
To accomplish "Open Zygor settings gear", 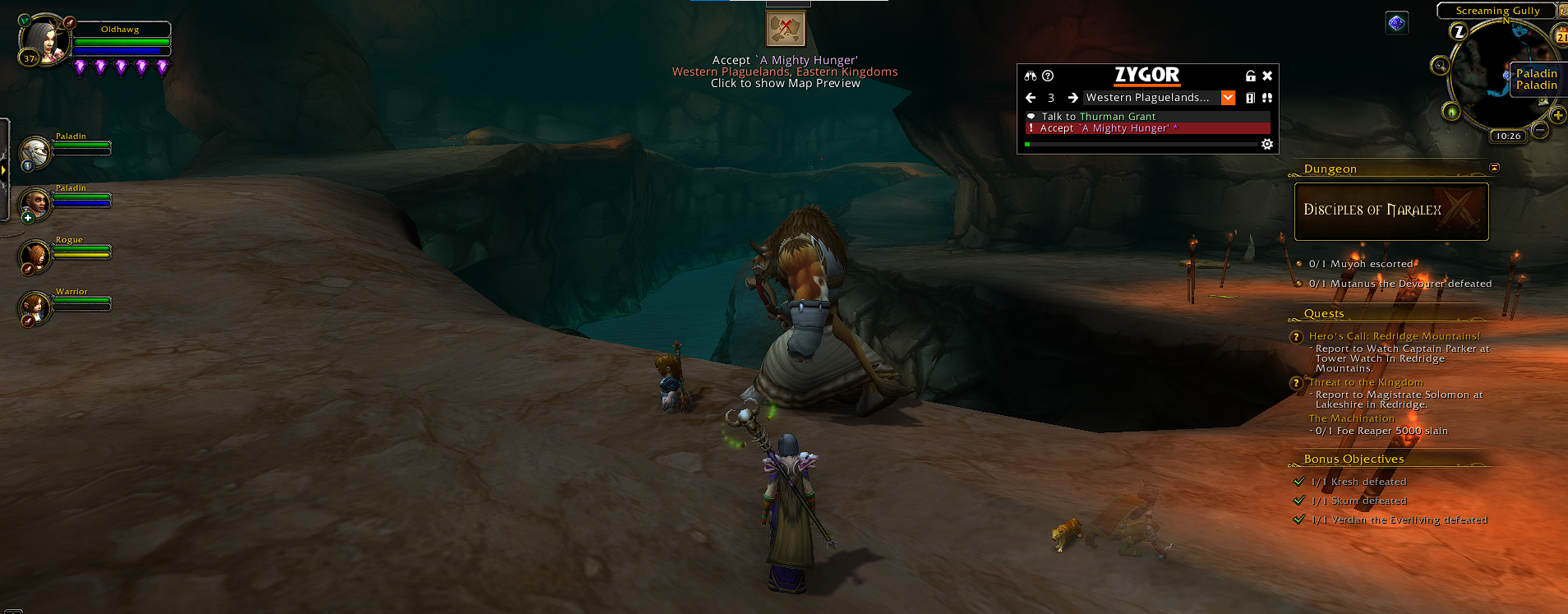I will click(1267, 144).
